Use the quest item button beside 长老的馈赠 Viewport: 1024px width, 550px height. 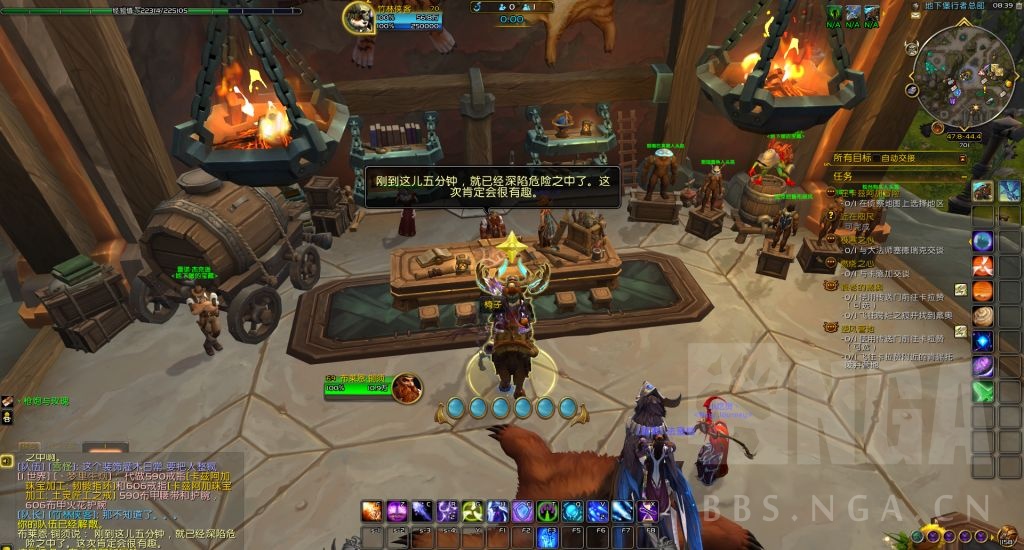coord(960,290)
